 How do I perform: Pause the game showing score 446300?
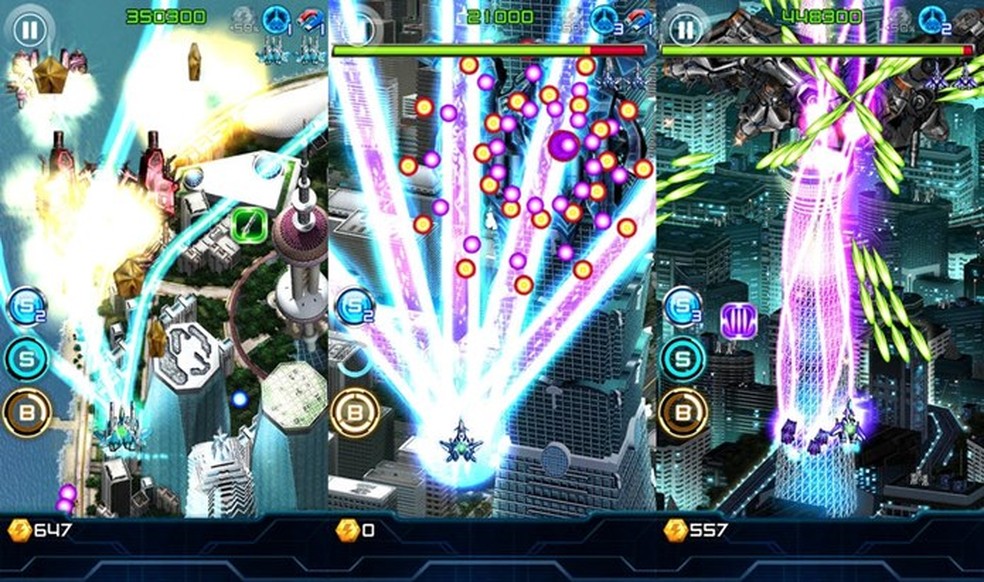[685, 29]
